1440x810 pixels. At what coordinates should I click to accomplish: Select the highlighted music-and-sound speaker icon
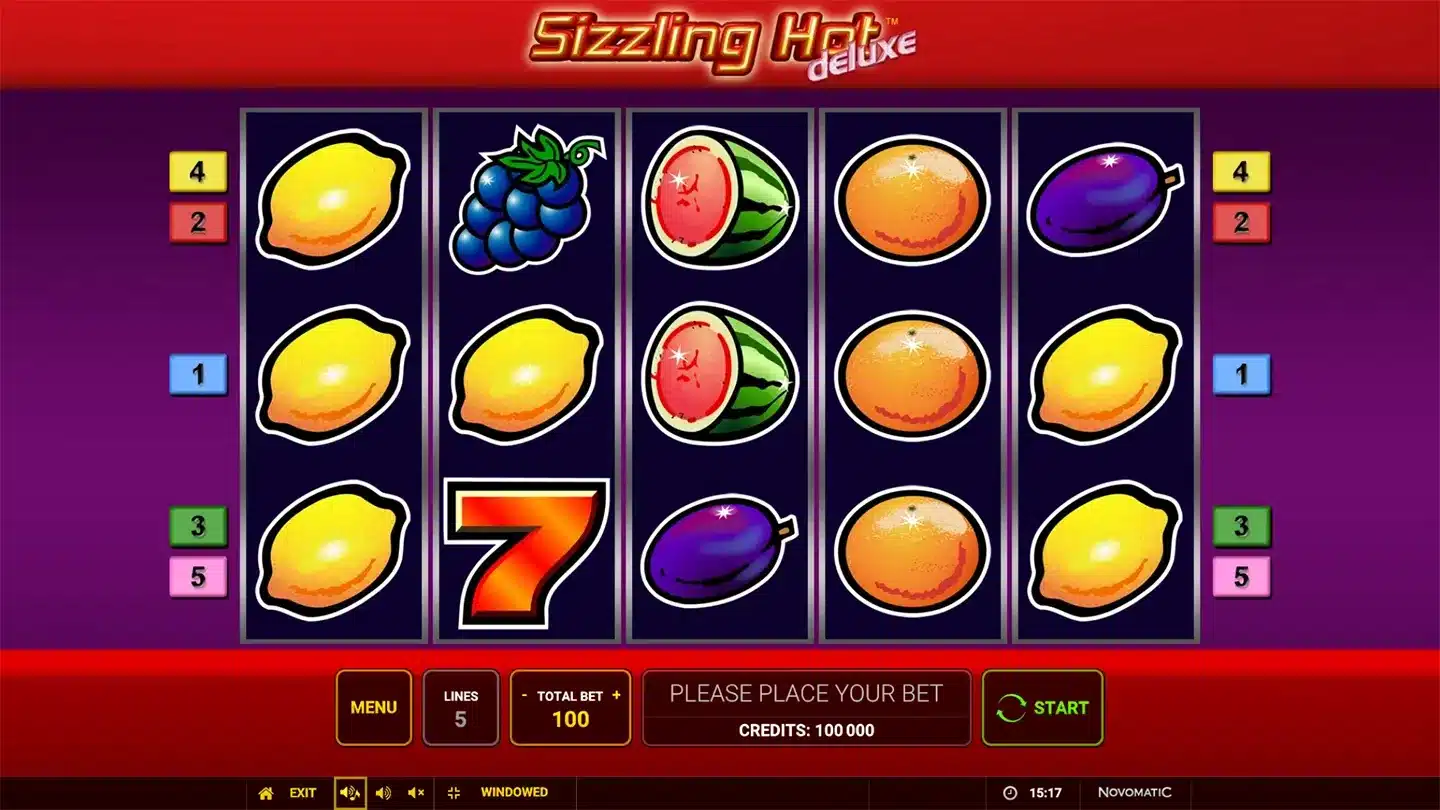tap(349, 792)
